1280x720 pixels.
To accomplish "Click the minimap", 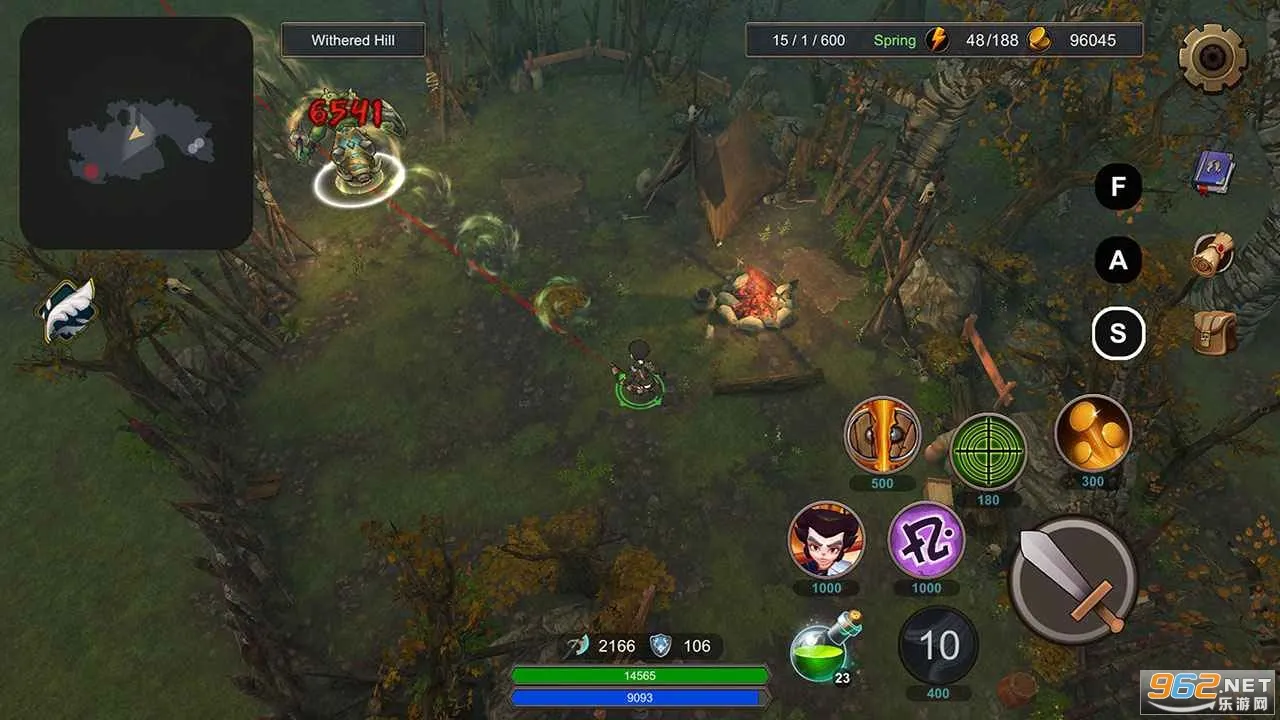I will (136, 133).
